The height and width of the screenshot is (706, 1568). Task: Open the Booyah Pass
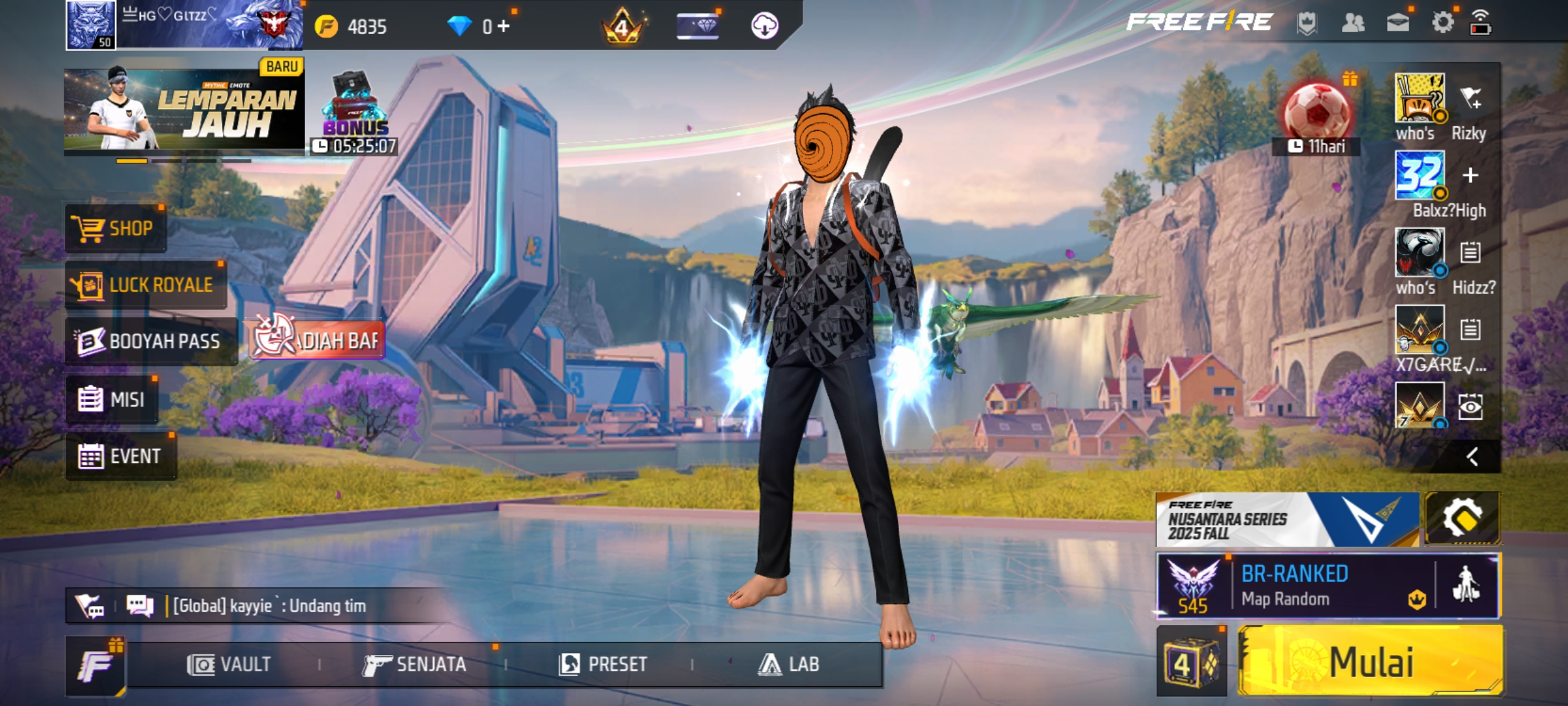coord(150,341)
